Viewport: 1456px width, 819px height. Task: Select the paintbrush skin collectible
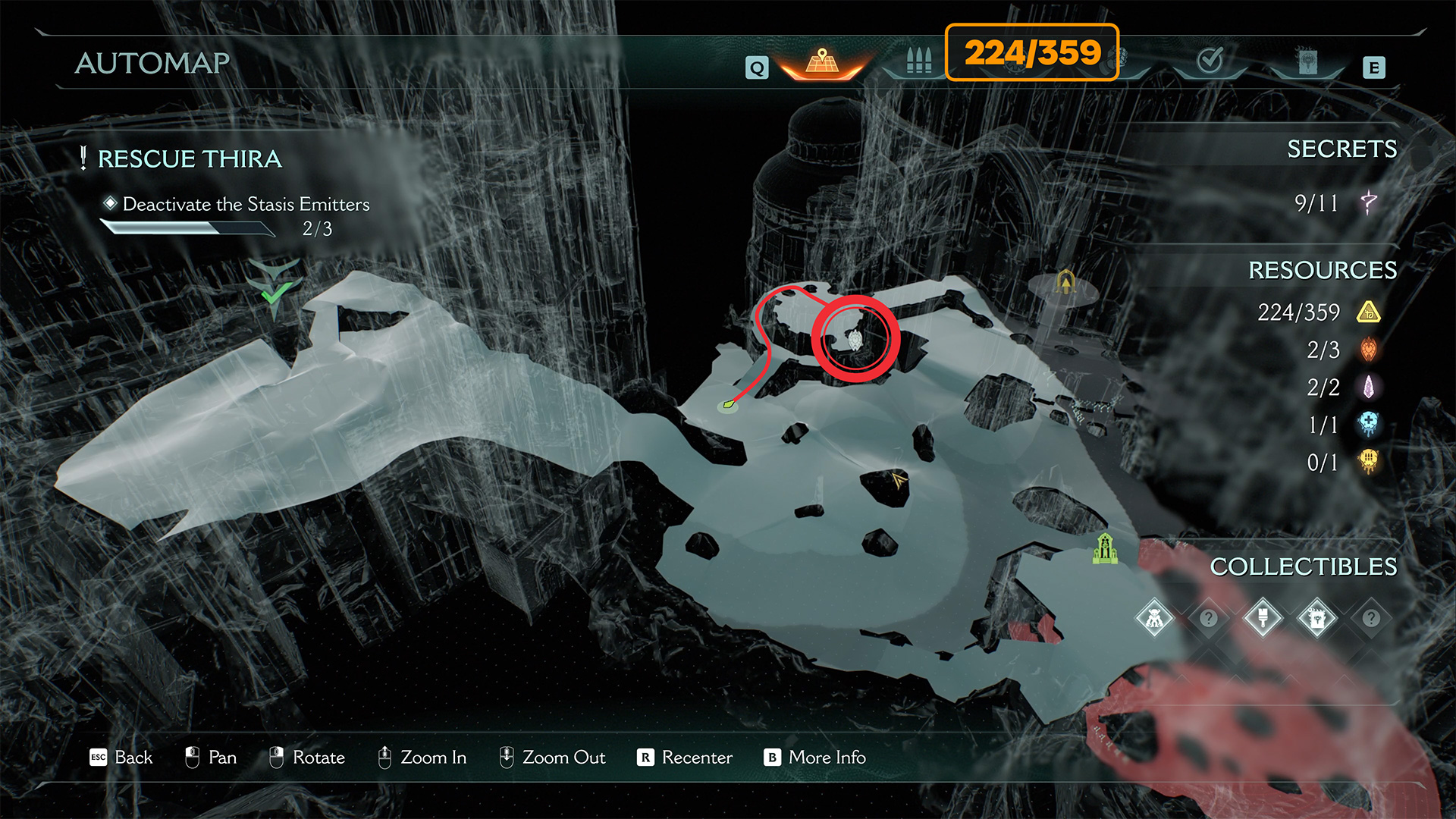(1263, 619)
